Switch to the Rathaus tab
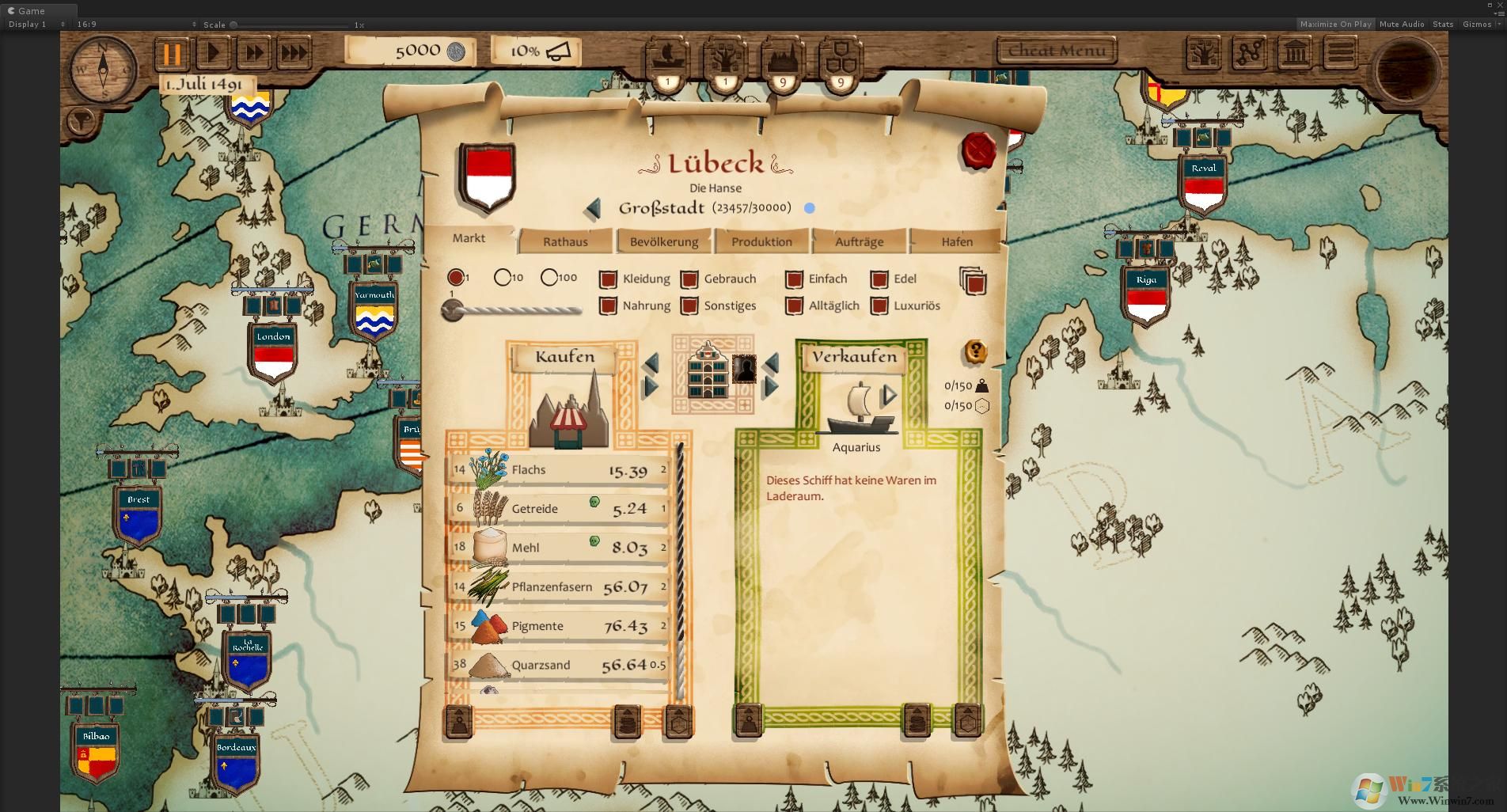 [565, 241]
